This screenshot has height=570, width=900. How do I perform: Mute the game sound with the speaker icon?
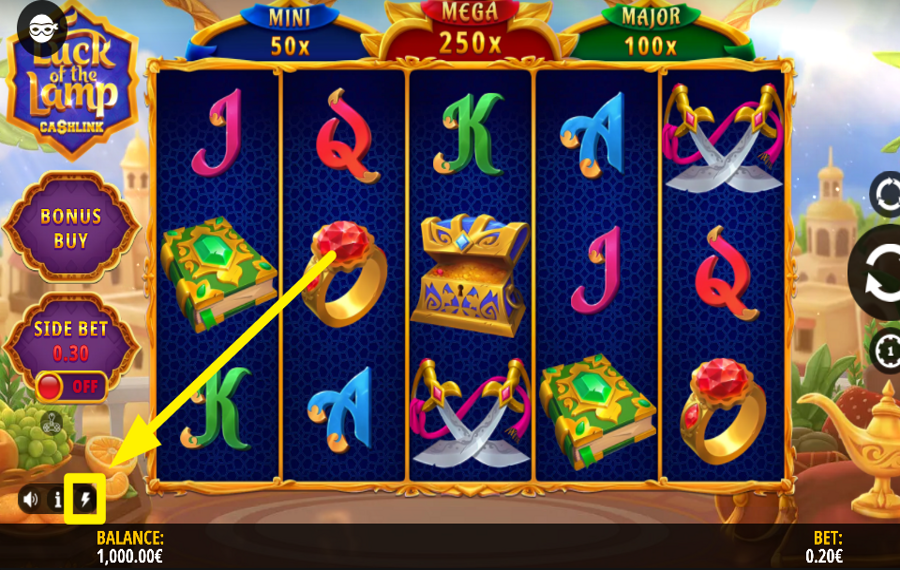click(30, 498)
